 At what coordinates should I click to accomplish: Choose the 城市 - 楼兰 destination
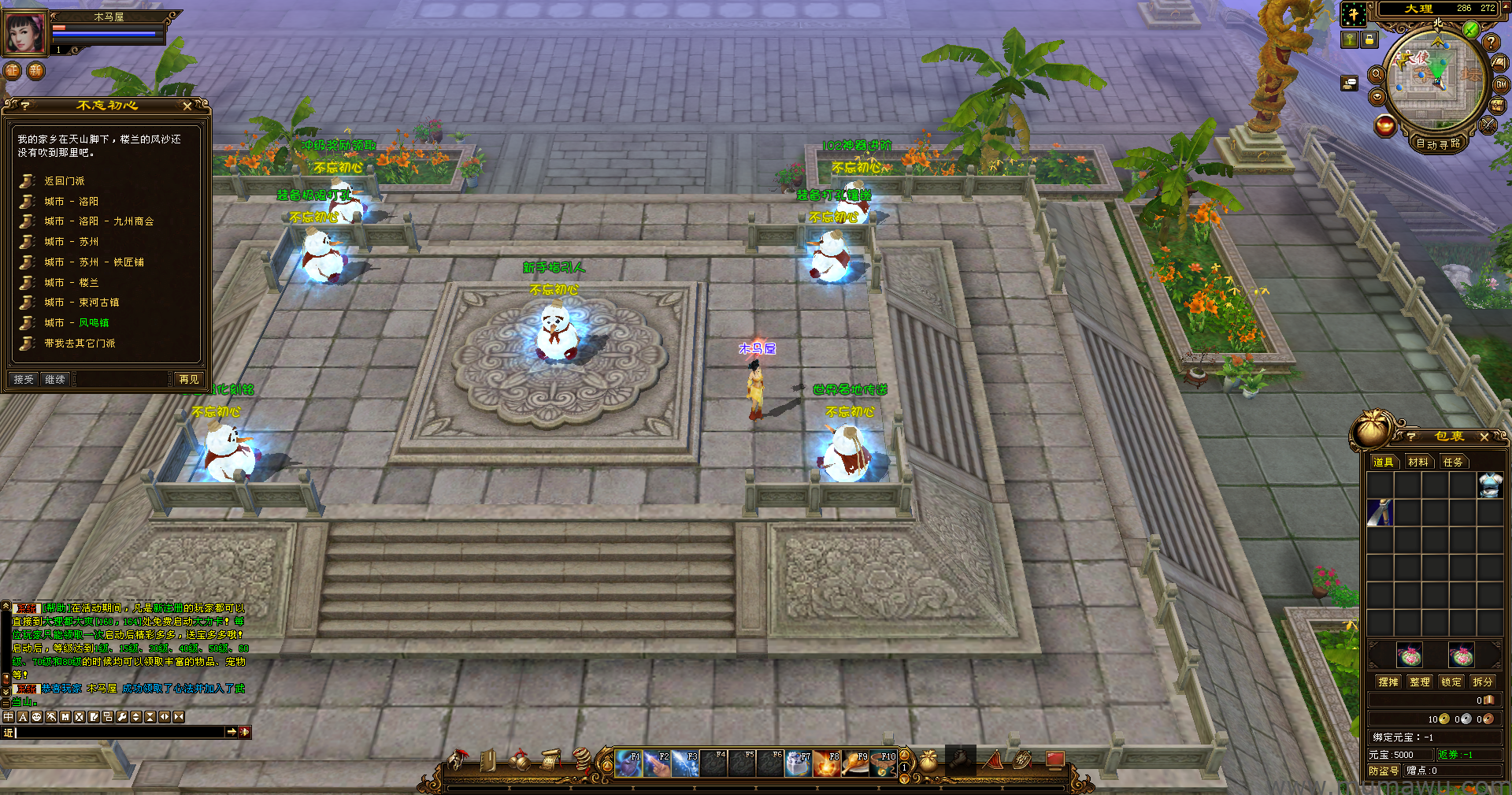71,282
